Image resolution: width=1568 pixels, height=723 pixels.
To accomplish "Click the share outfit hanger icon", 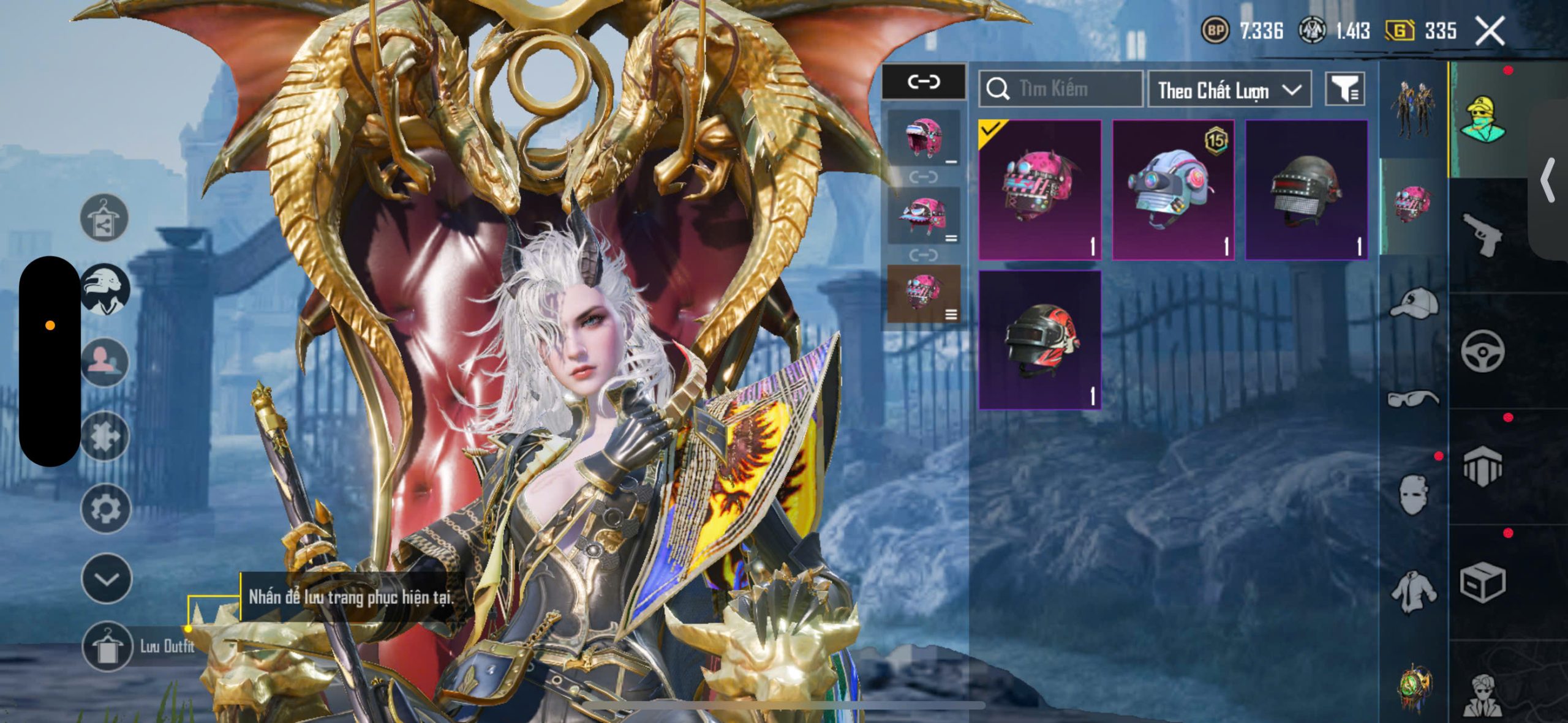I will click(104, 218).
